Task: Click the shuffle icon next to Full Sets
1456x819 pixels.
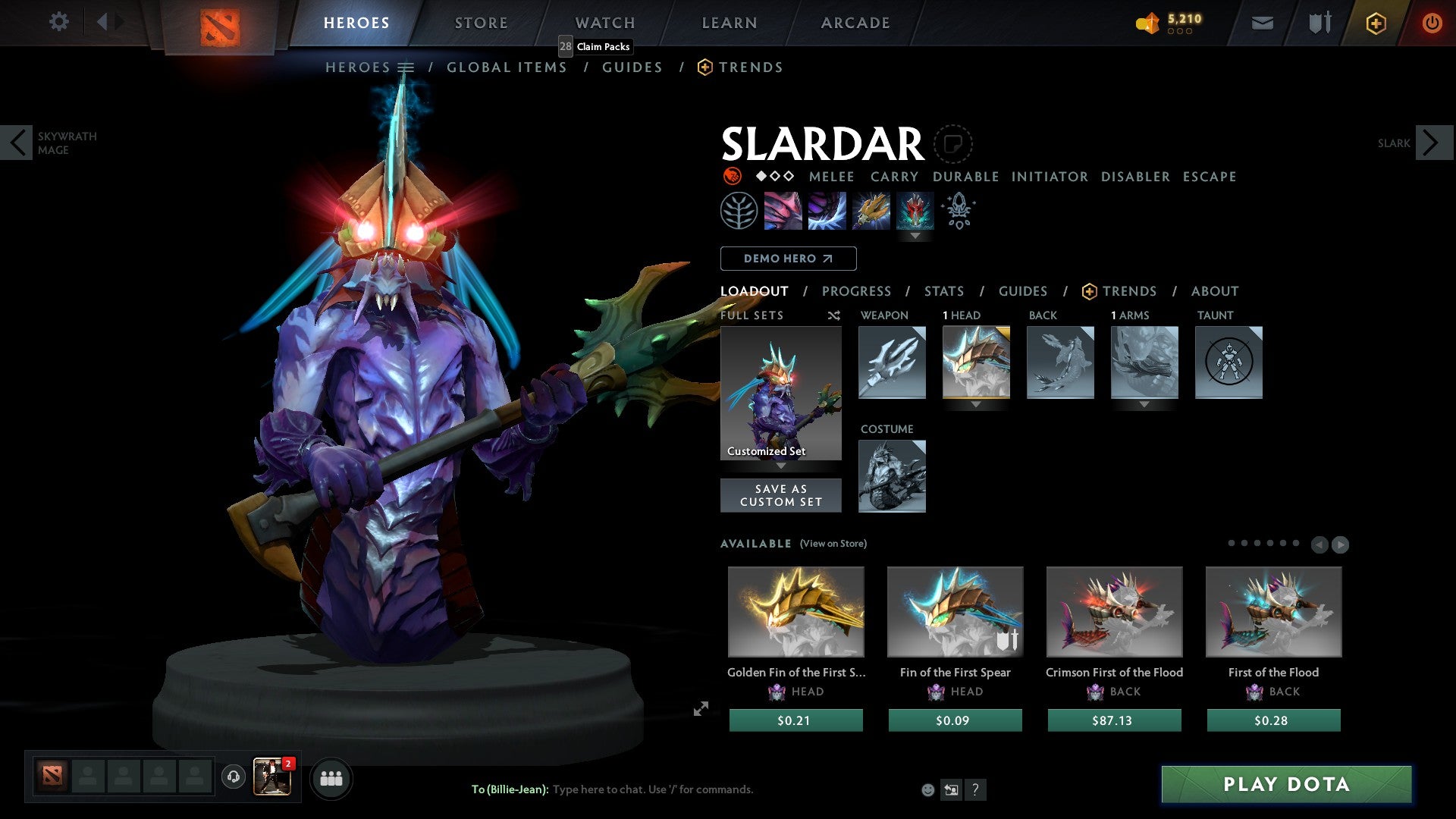Action: (833, 315)
